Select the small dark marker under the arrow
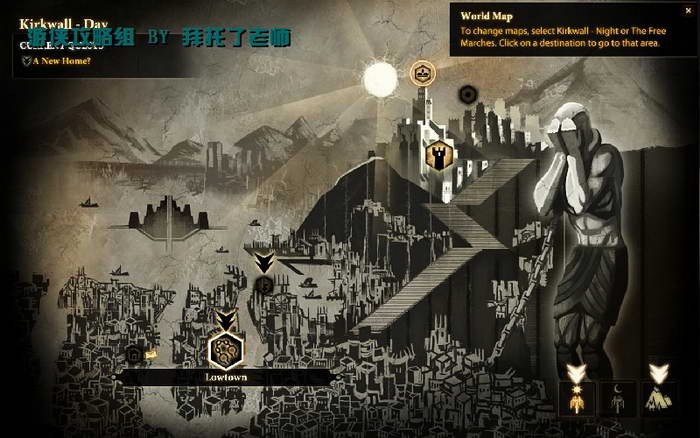This screenshot has width=700, height=438. click(264, 285)
